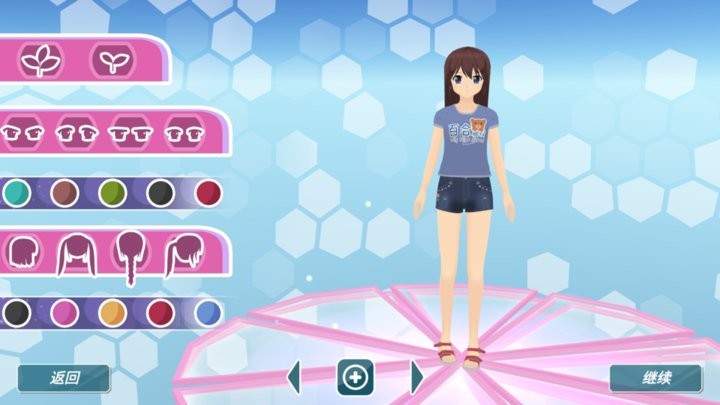Click the 返回 back button
720x405 pixels.
pos(64,378)
